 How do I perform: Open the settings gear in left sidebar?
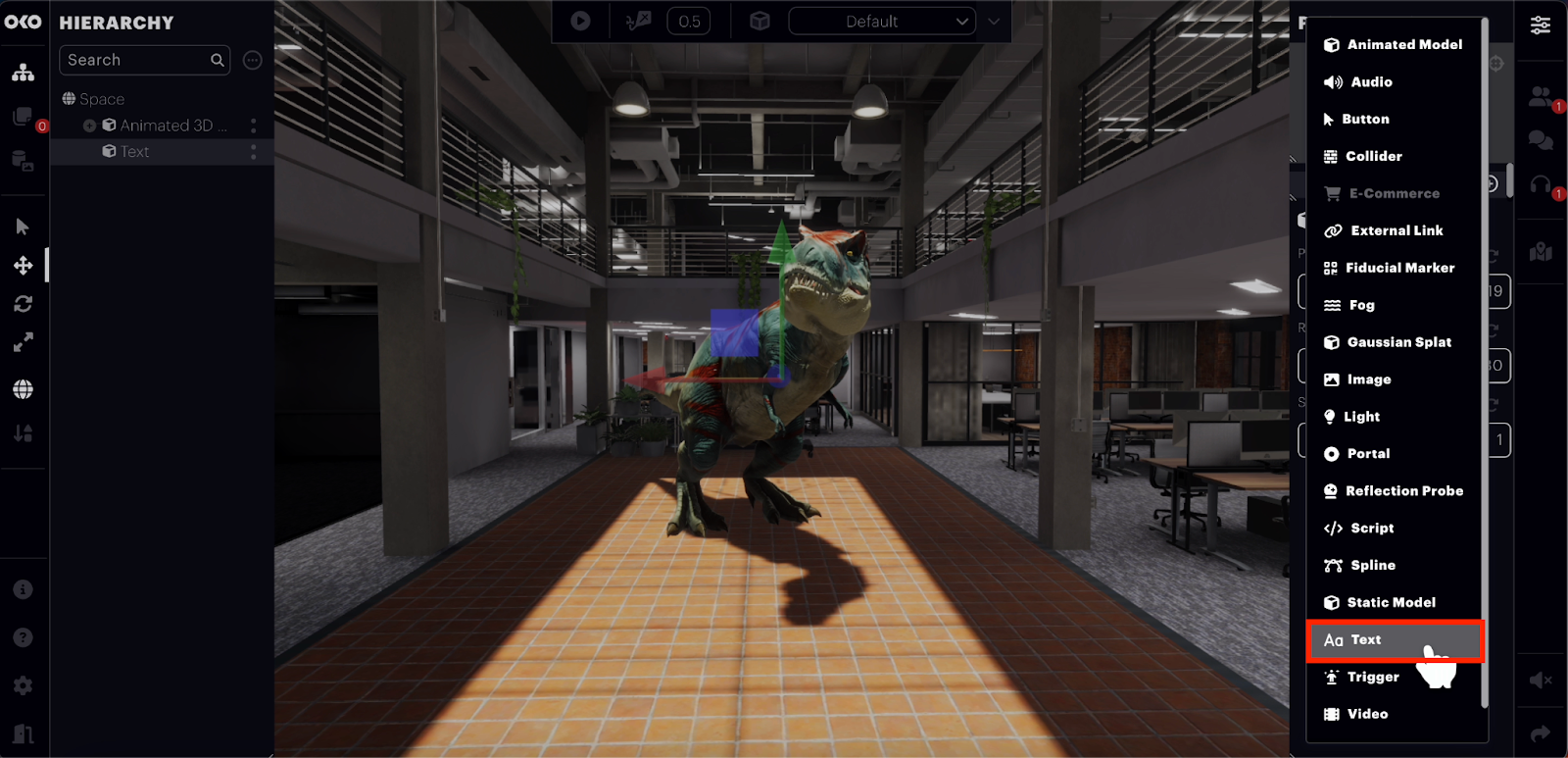click(24, 686)
